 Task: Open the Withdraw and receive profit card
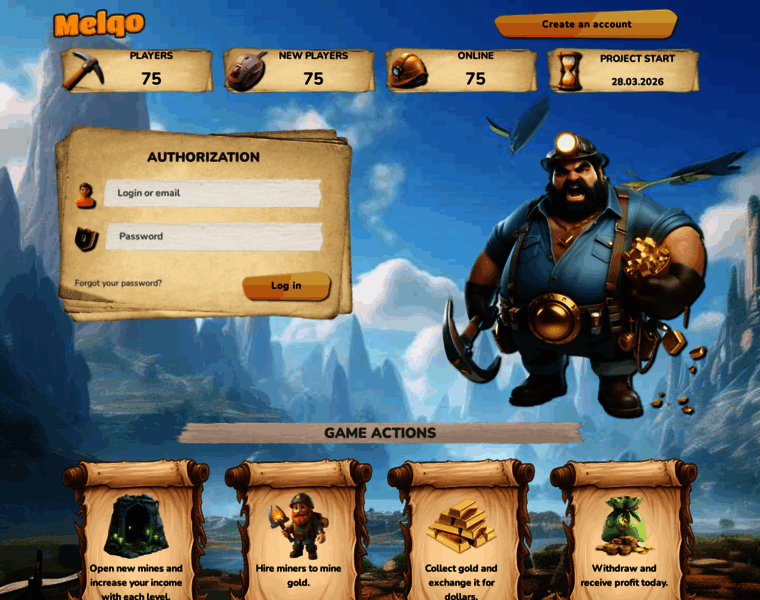coord(623,532)
